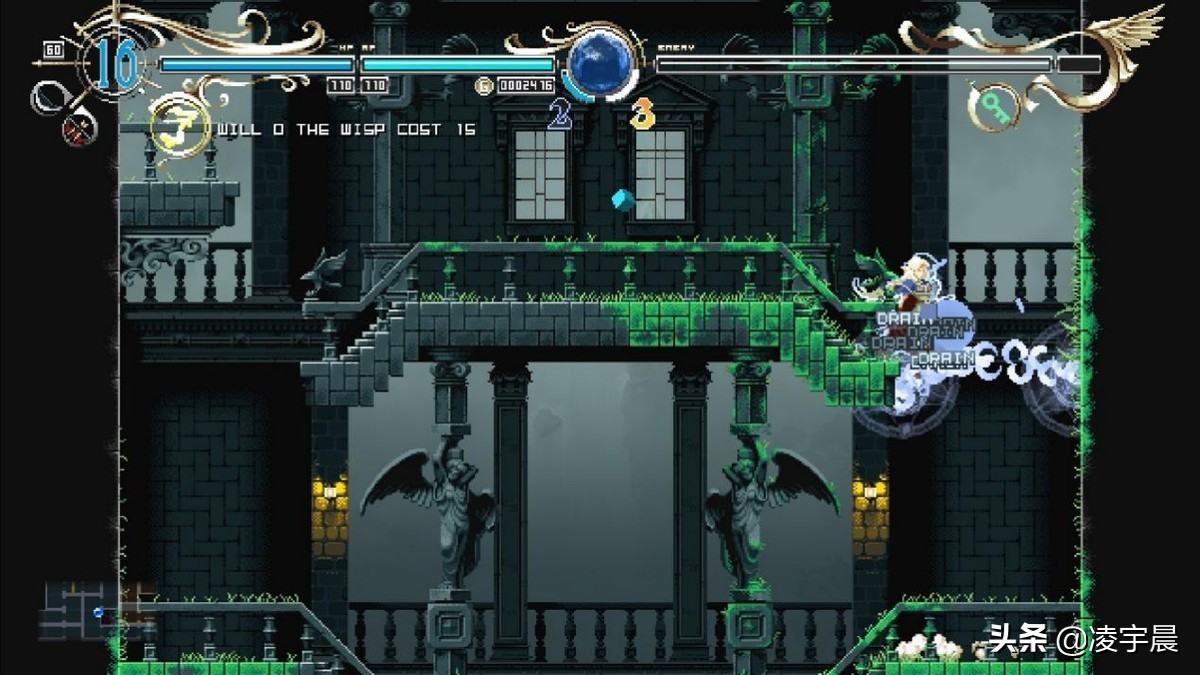1200x675 pixels.
Task: Click the green key icon
Action: [994, 104]
